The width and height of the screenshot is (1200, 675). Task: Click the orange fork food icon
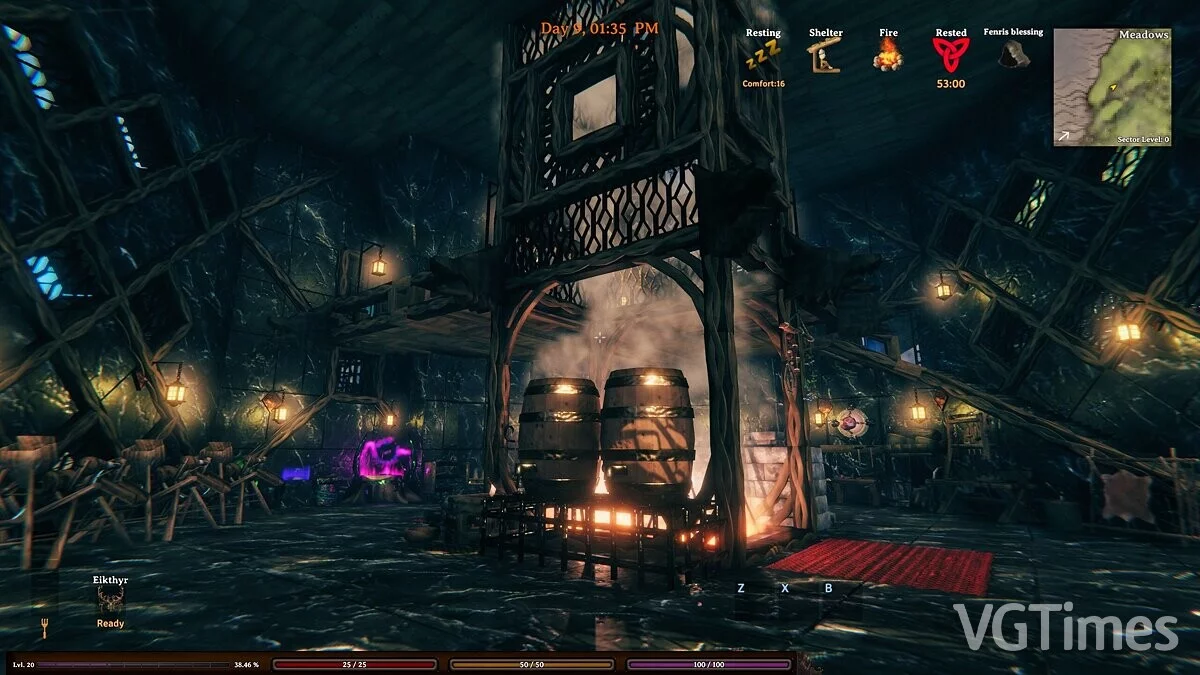click(x=44, y=627)
